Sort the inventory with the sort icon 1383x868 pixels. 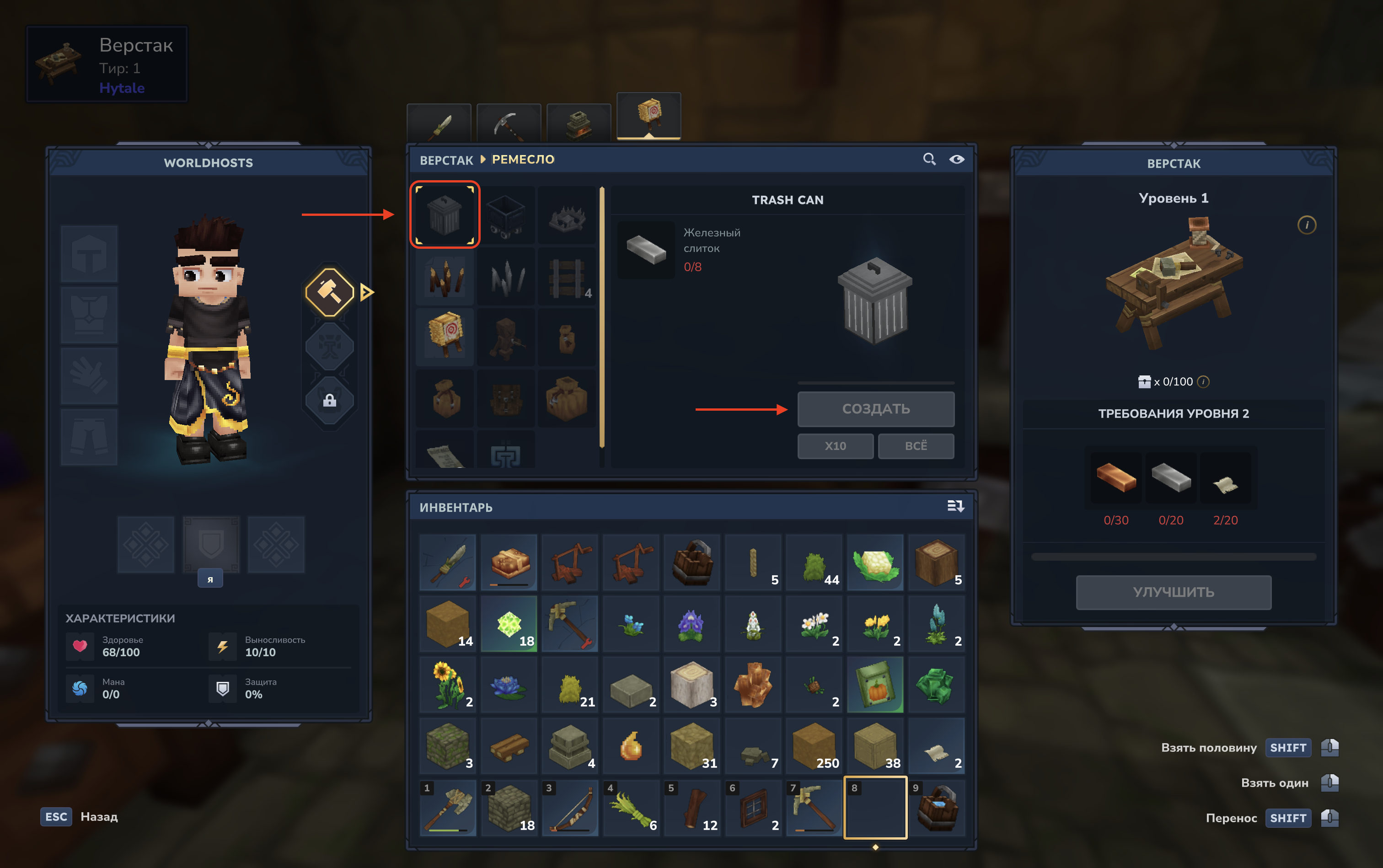pos(955,506)
